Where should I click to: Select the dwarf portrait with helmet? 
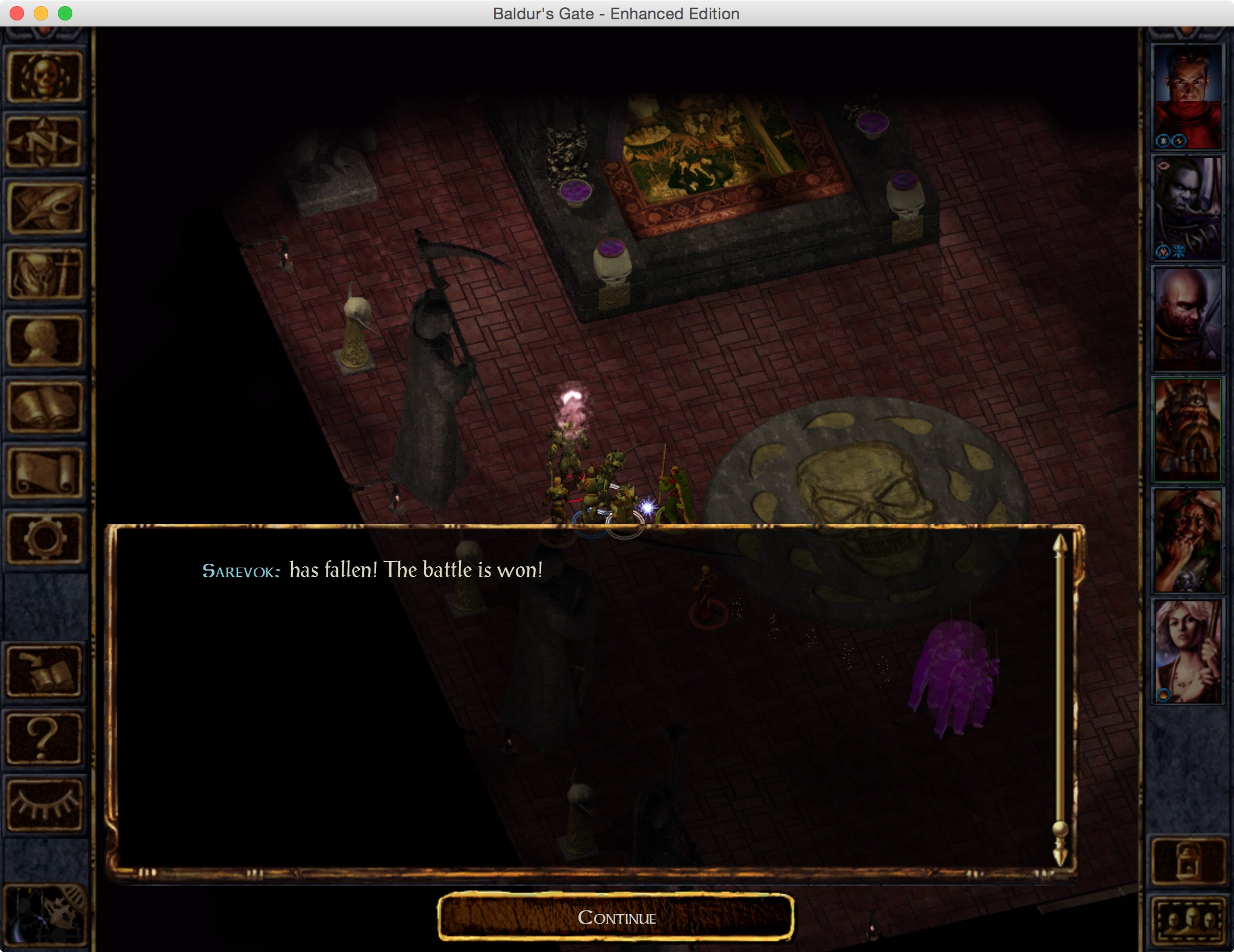click(1187, 429)
